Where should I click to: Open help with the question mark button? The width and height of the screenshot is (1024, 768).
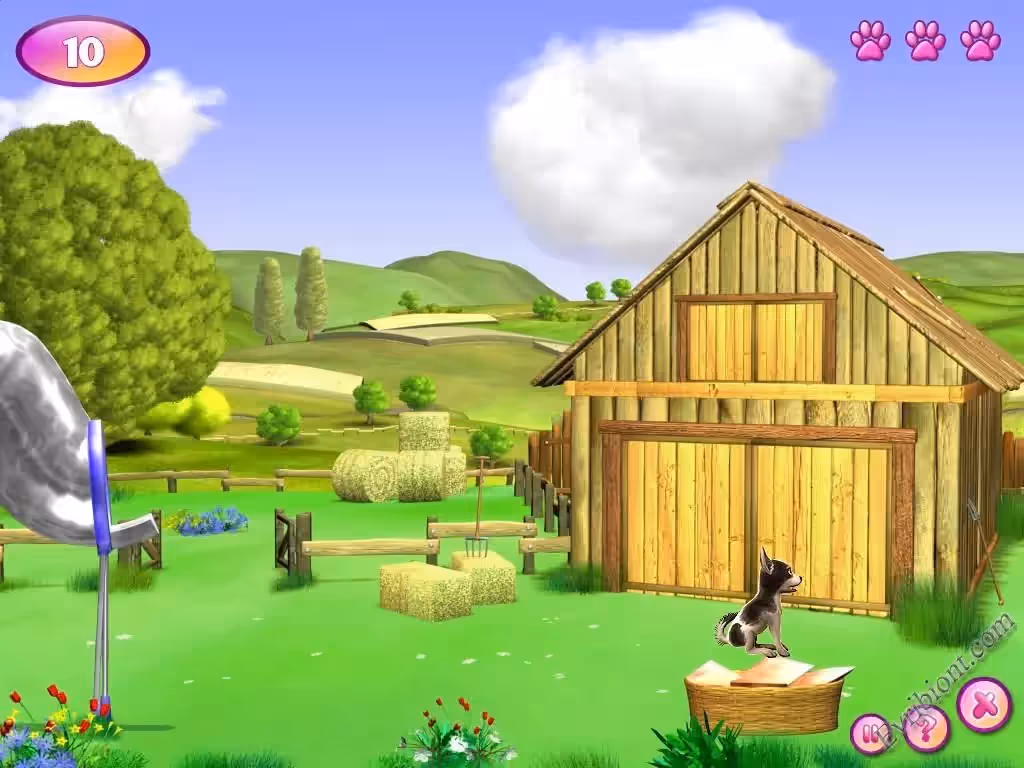928,731
